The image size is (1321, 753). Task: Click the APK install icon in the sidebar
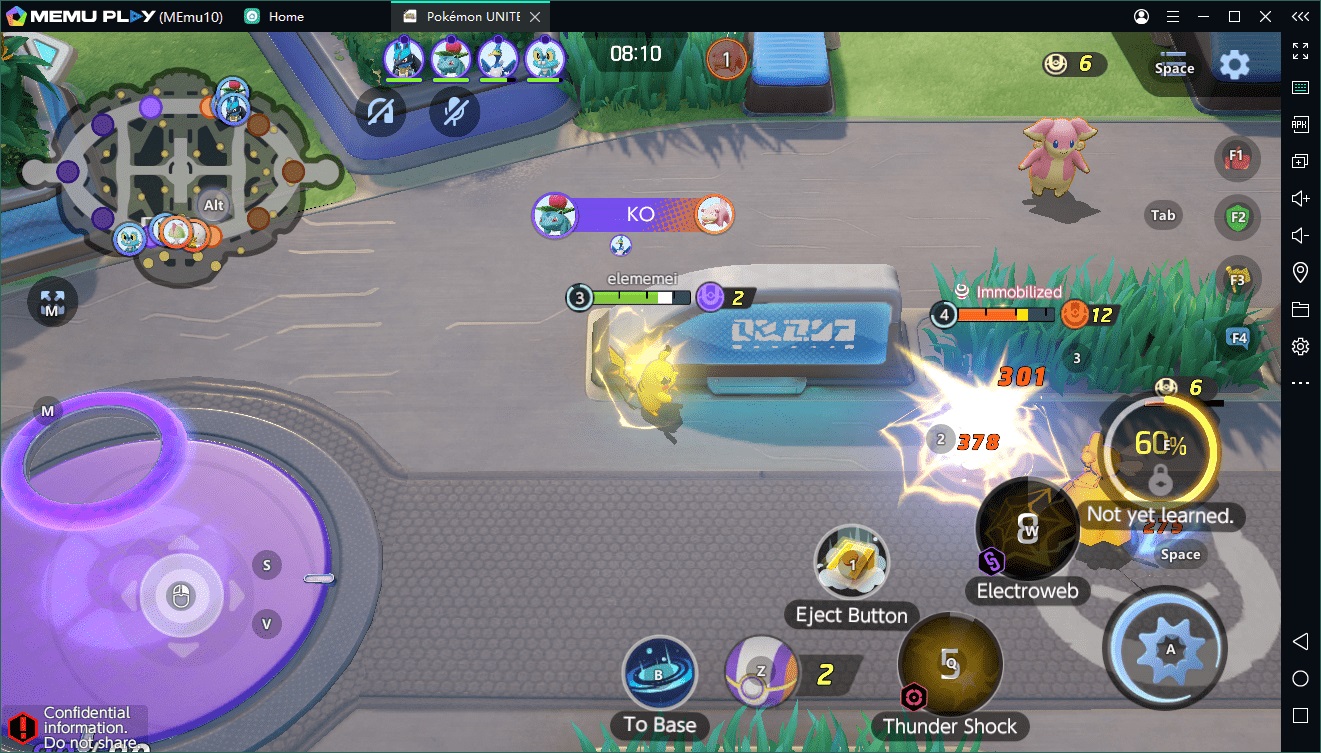point(1300,124)
